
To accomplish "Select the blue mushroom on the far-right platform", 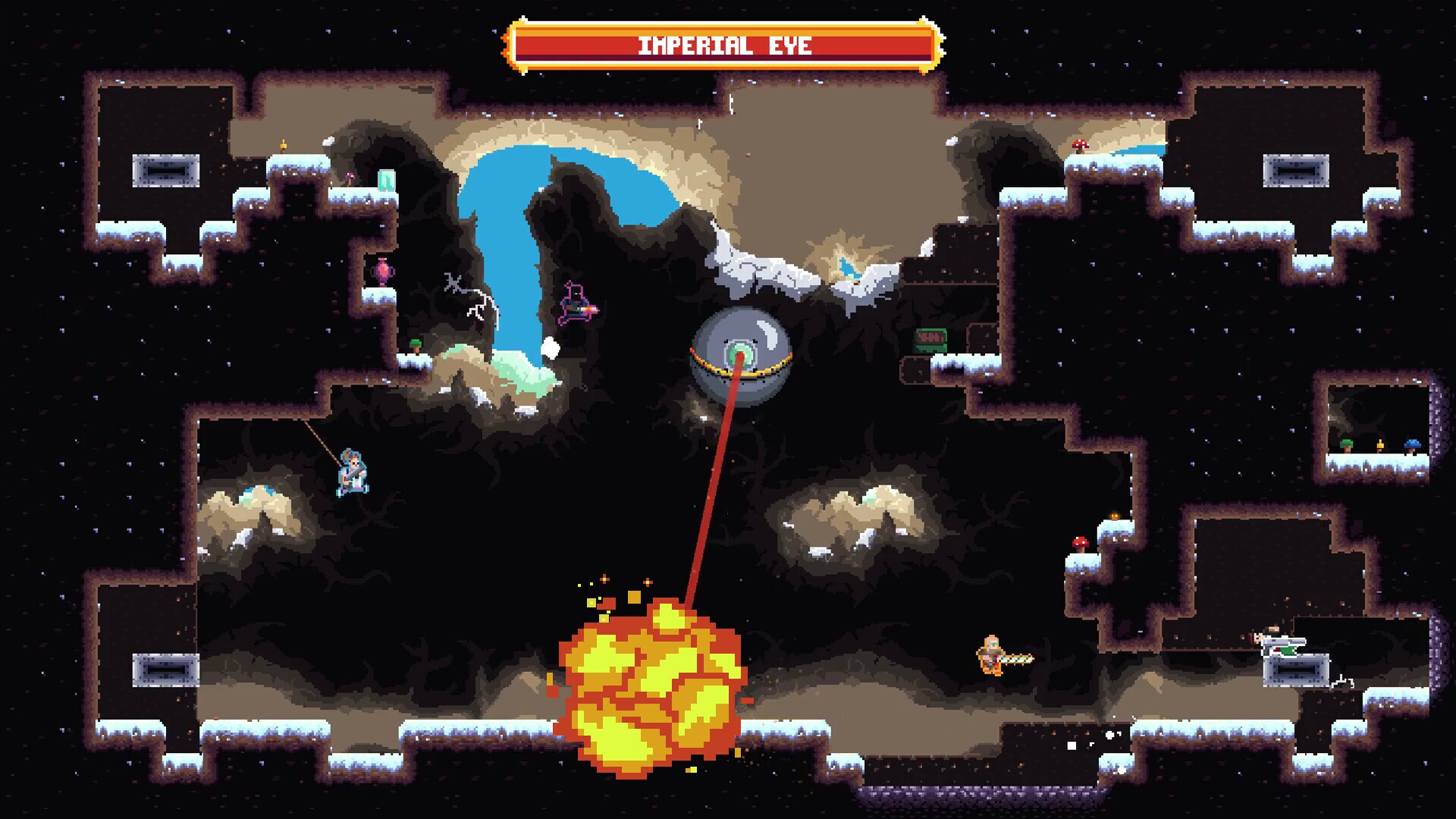I will [x=1413, y=443].
